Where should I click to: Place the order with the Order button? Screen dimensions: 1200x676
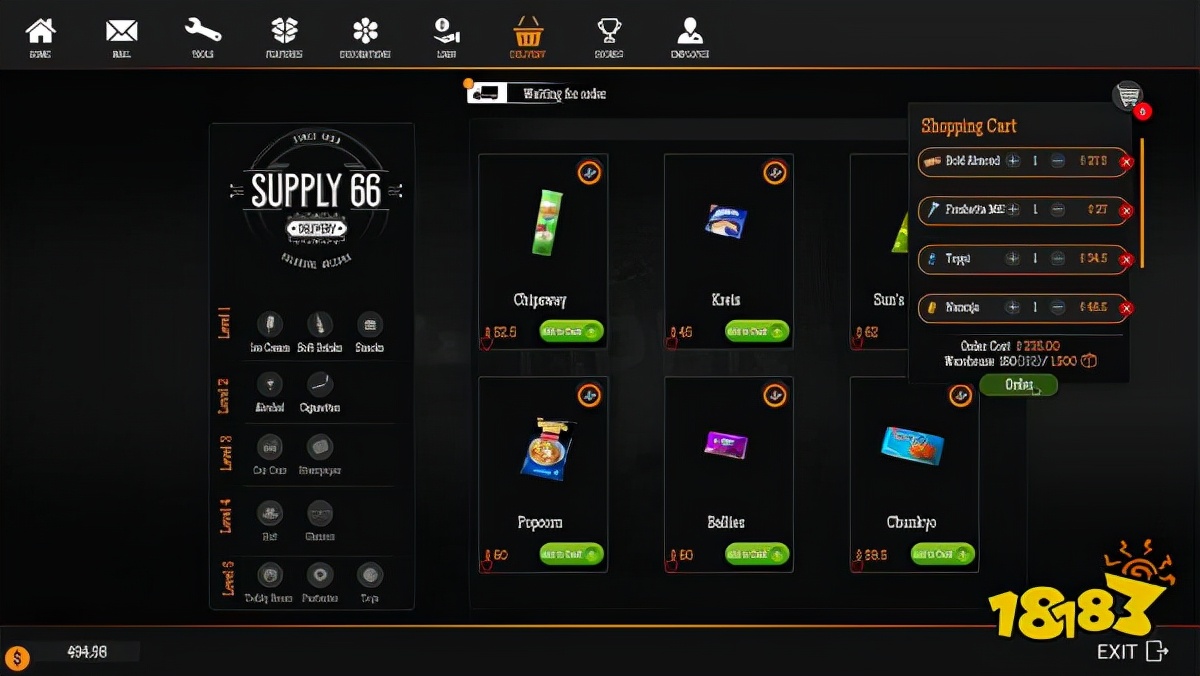point(1019,385)
